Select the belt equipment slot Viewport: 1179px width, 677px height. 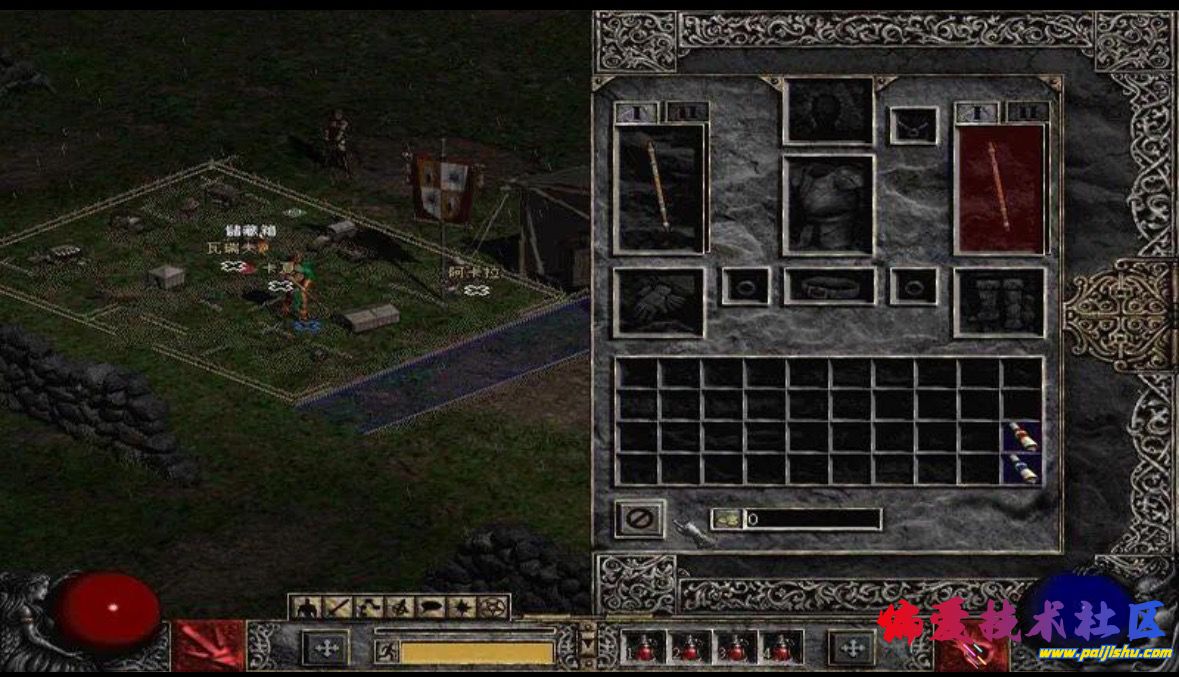(x=828, y=286)
